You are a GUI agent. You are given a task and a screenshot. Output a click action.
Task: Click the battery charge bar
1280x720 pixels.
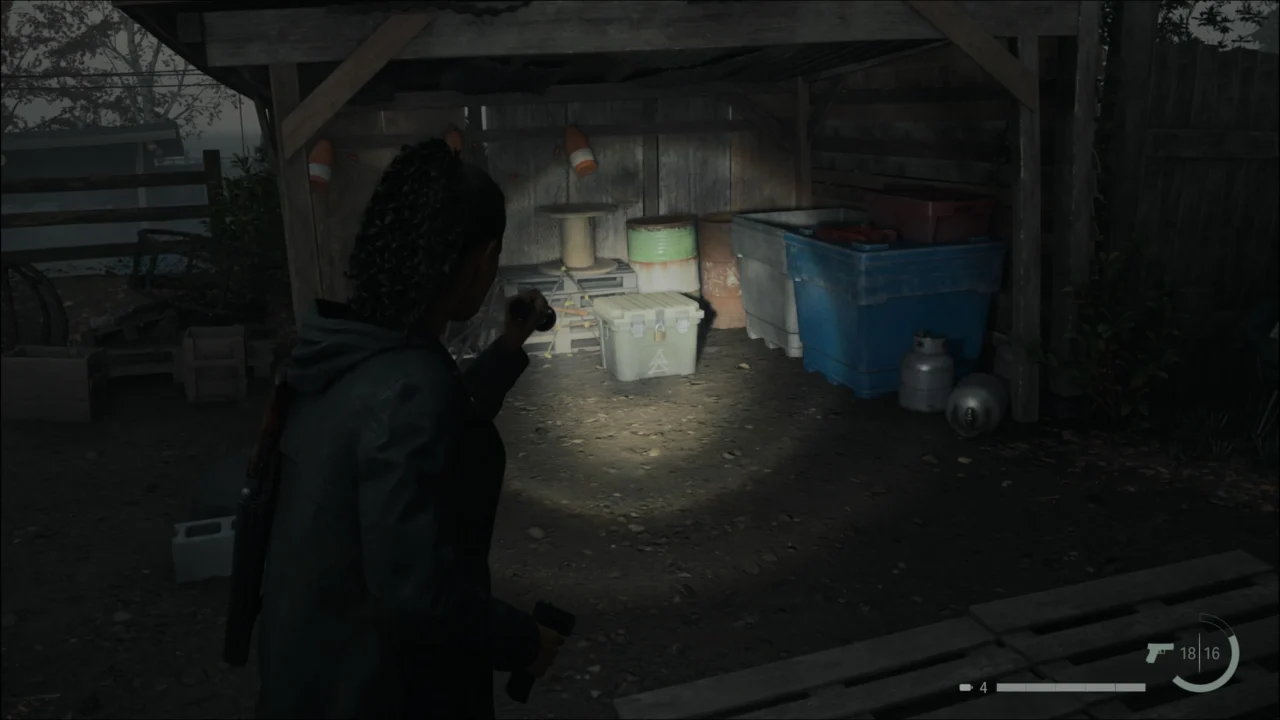(x=1070, y=687)
